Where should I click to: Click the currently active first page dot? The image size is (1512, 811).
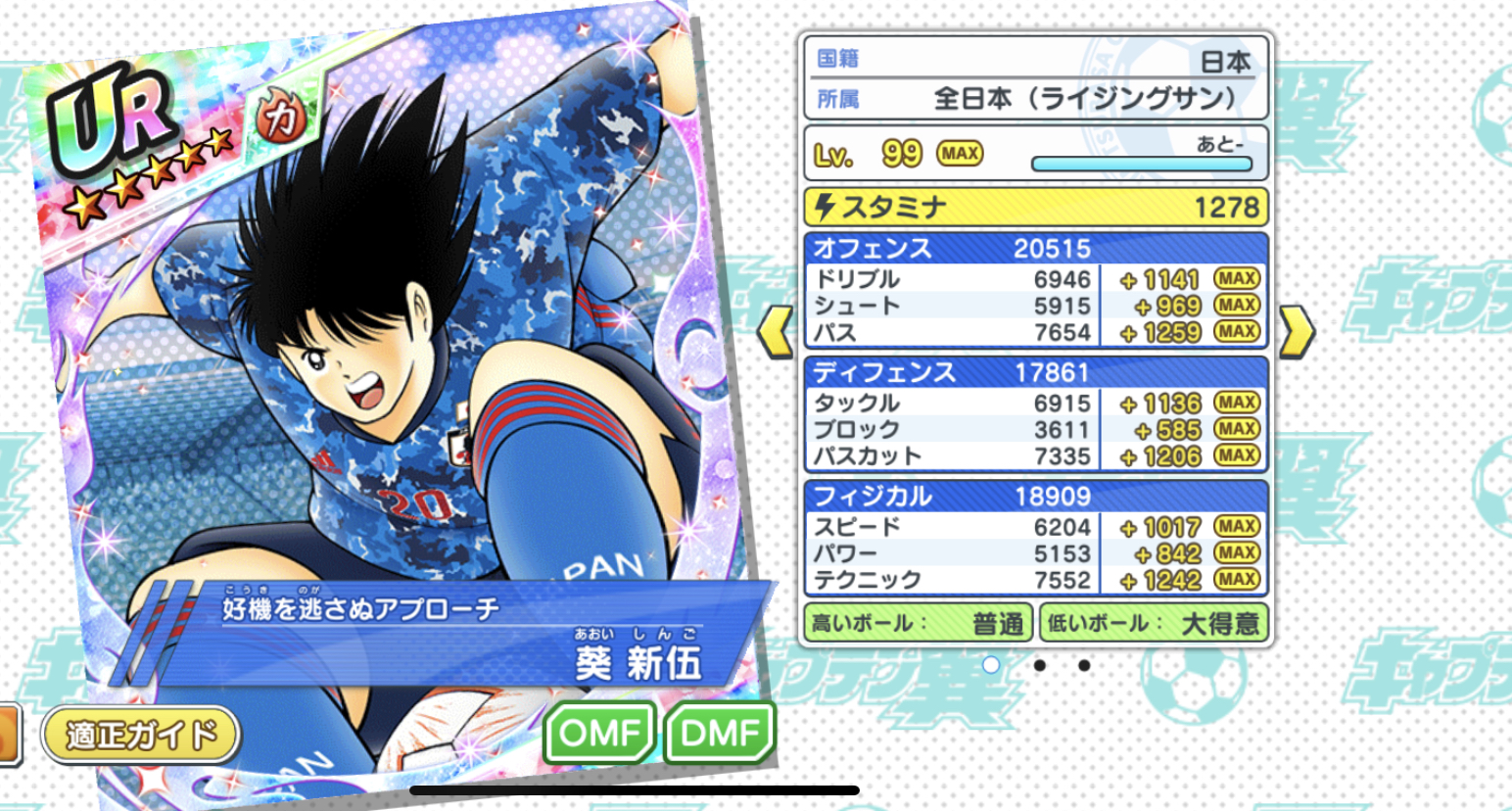coord(993,666)
